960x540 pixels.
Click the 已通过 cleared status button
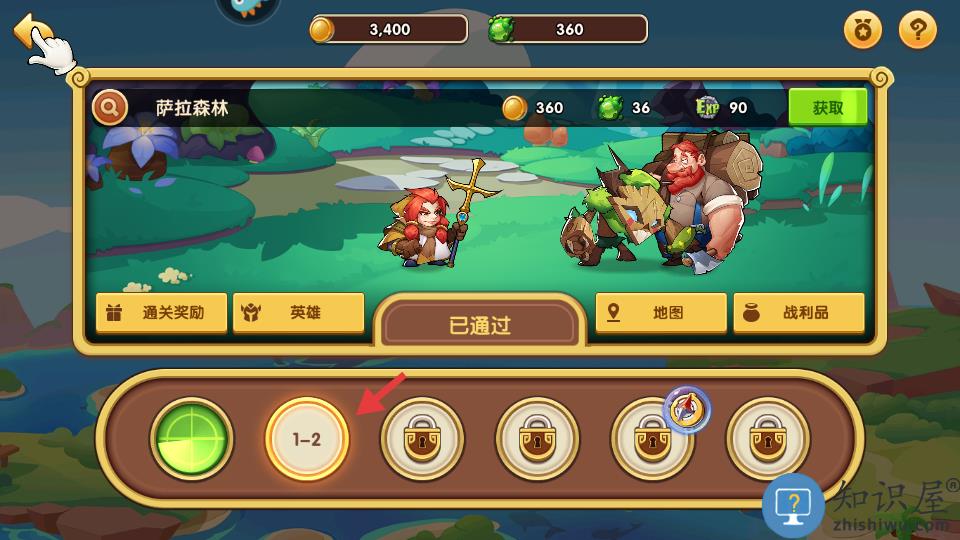[480, 326]
